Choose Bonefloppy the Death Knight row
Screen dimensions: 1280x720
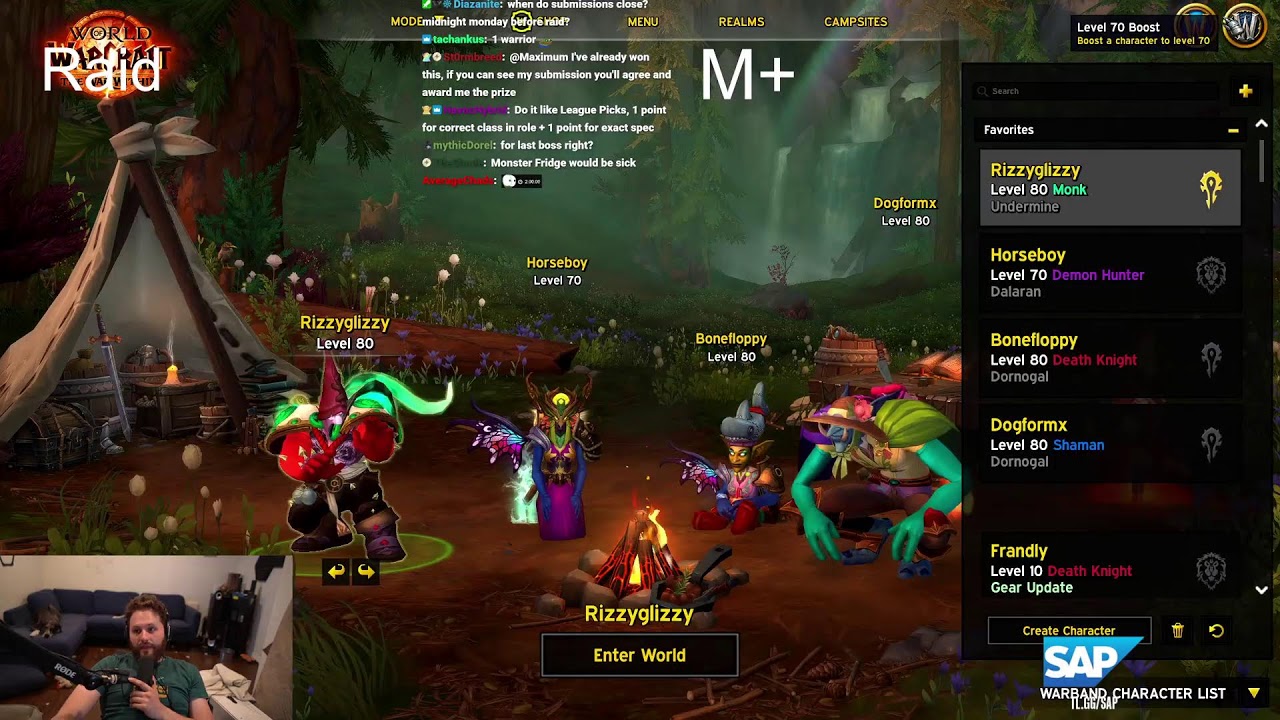tap(1109, 358)
